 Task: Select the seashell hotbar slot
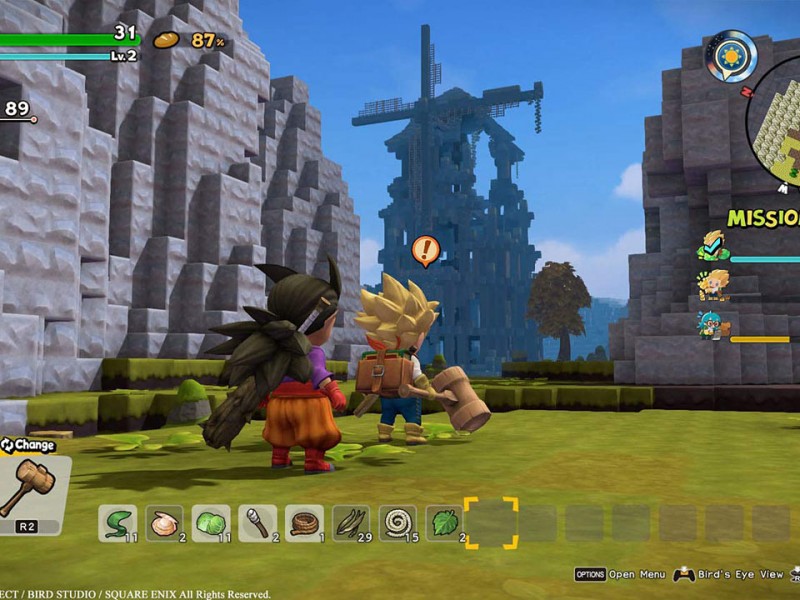tap(164, 523)
